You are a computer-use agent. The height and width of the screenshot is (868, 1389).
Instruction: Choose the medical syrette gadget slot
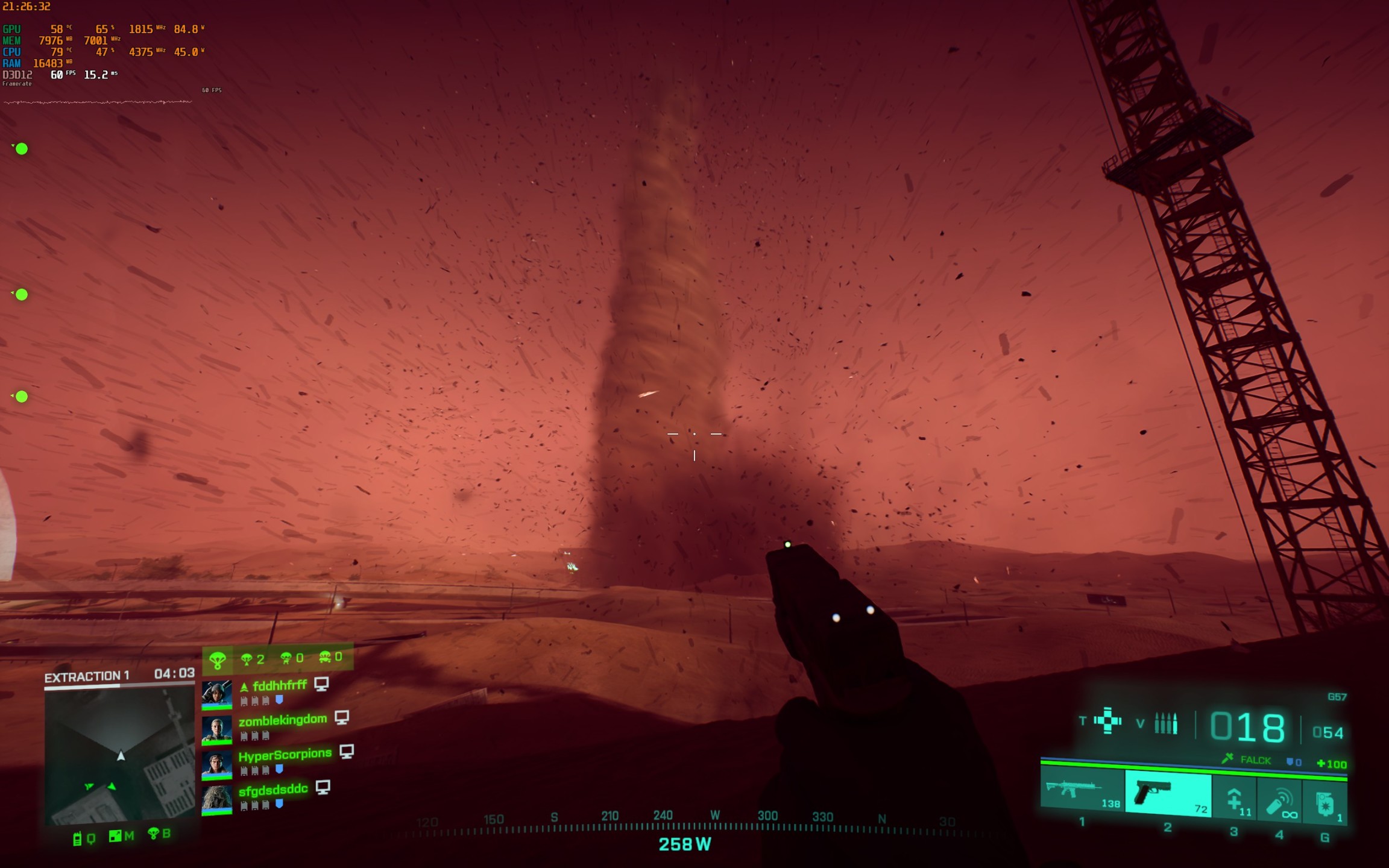pyautogui.click(x=1234, y=800)
